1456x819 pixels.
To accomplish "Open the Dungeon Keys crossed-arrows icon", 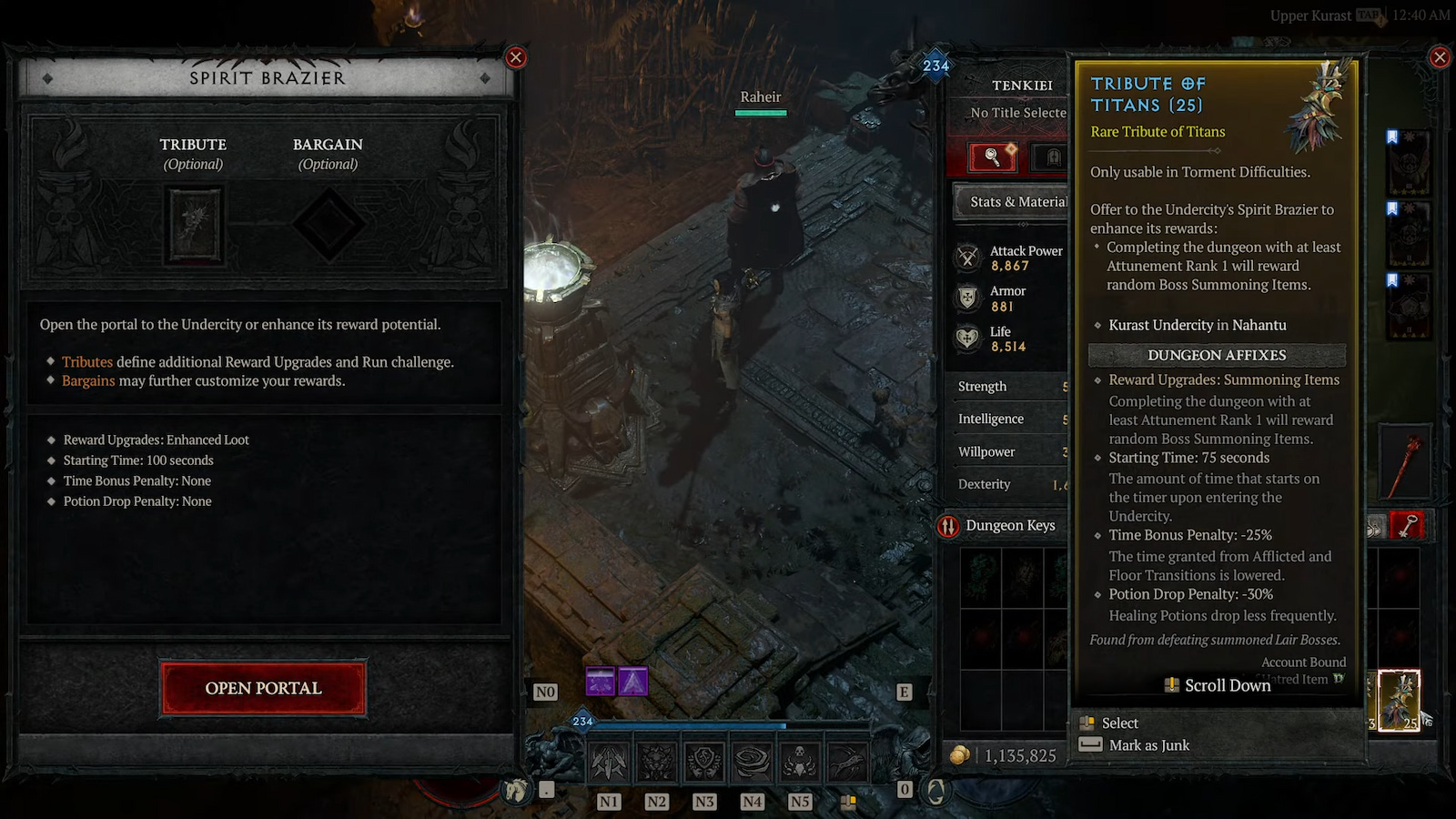I will point(949,525).
